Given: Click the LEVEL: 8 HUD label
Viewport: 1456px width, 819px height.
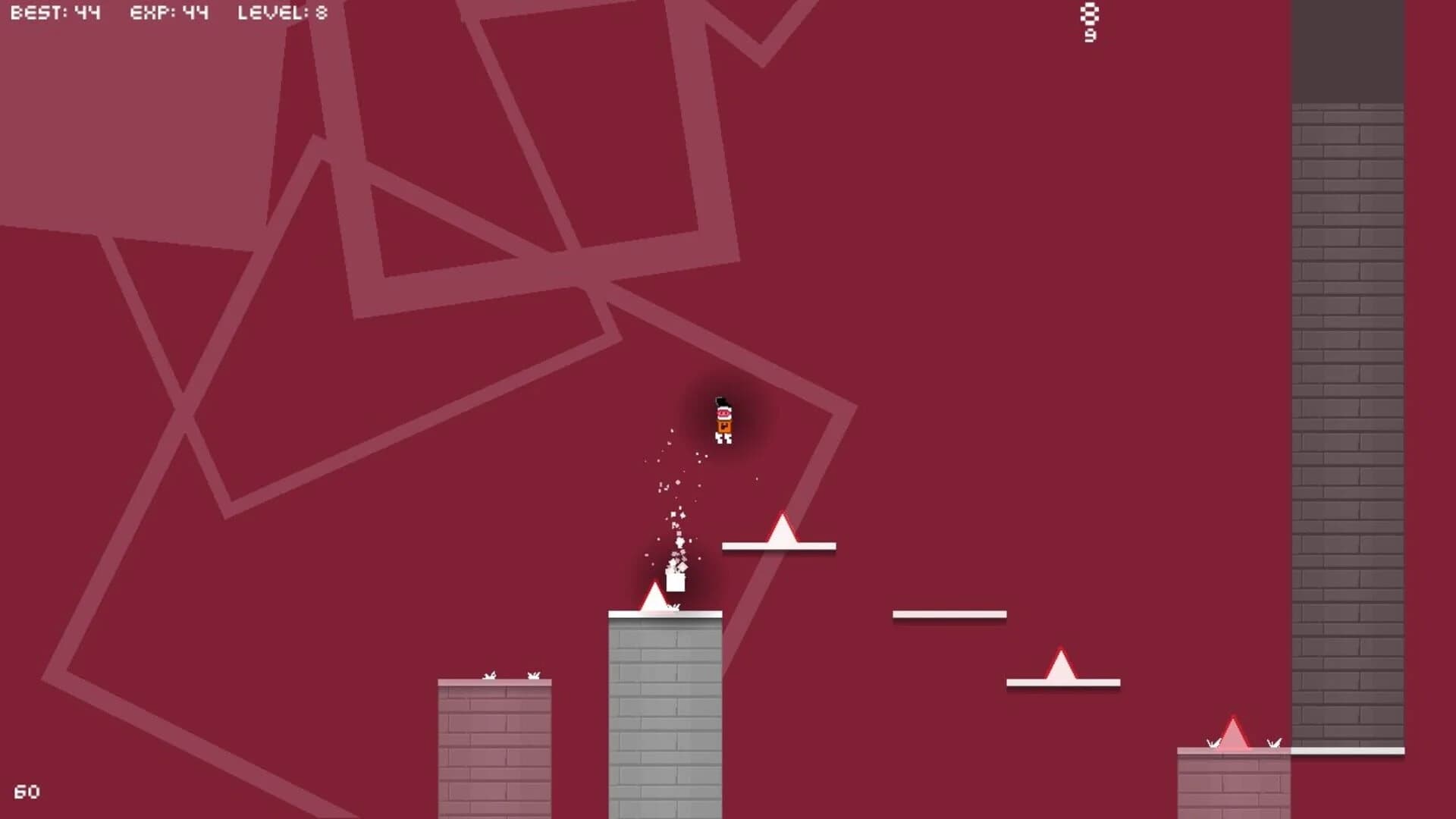Looking at the screenshot, I should [x=281, y=13].
